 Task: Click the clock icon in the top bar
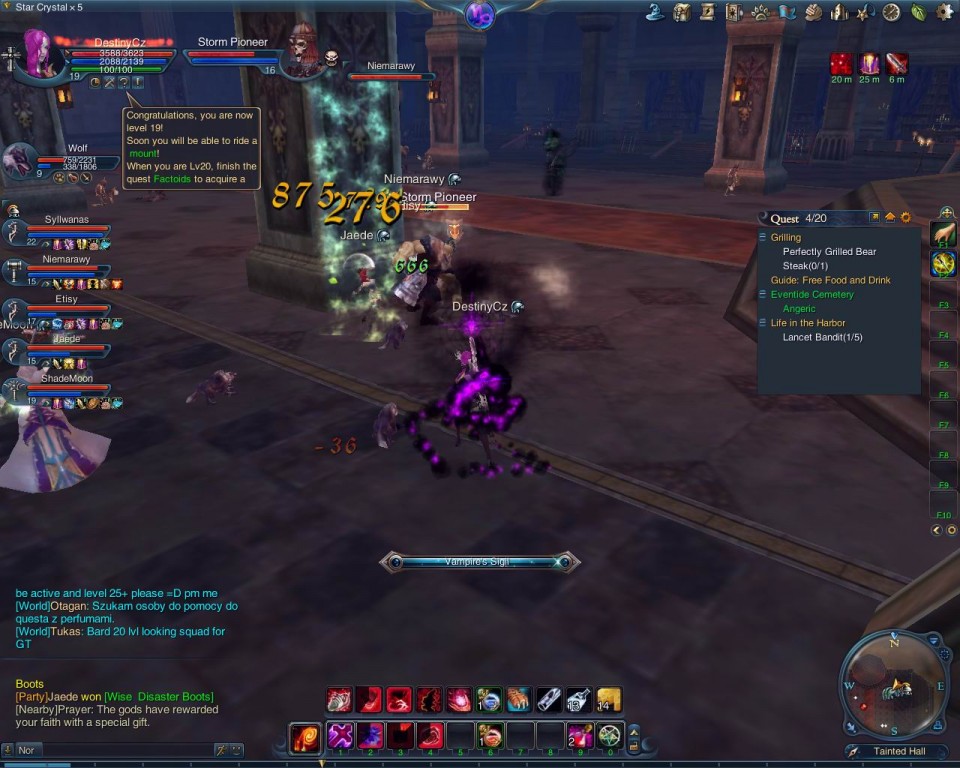(891, 12)
